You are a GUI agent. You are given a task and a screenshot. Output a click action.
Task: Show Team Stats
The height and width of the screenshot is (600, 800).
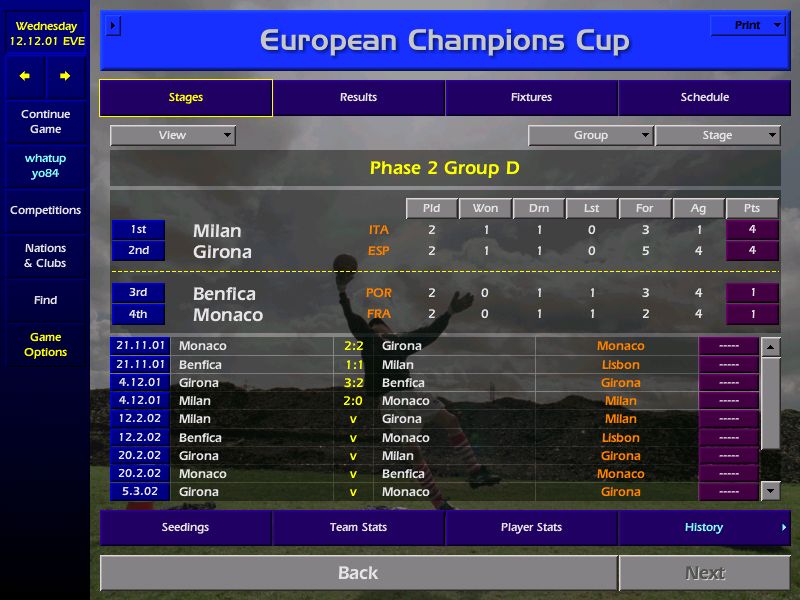coord(358,528)
